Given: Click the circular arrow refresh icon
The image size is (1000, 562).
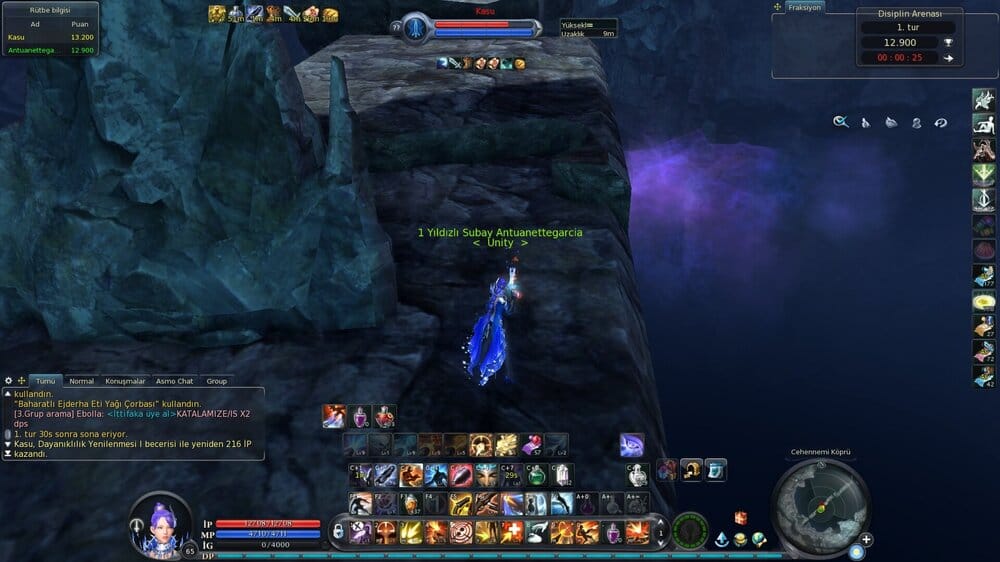Looking at the screenshot, I should (940, 122).
